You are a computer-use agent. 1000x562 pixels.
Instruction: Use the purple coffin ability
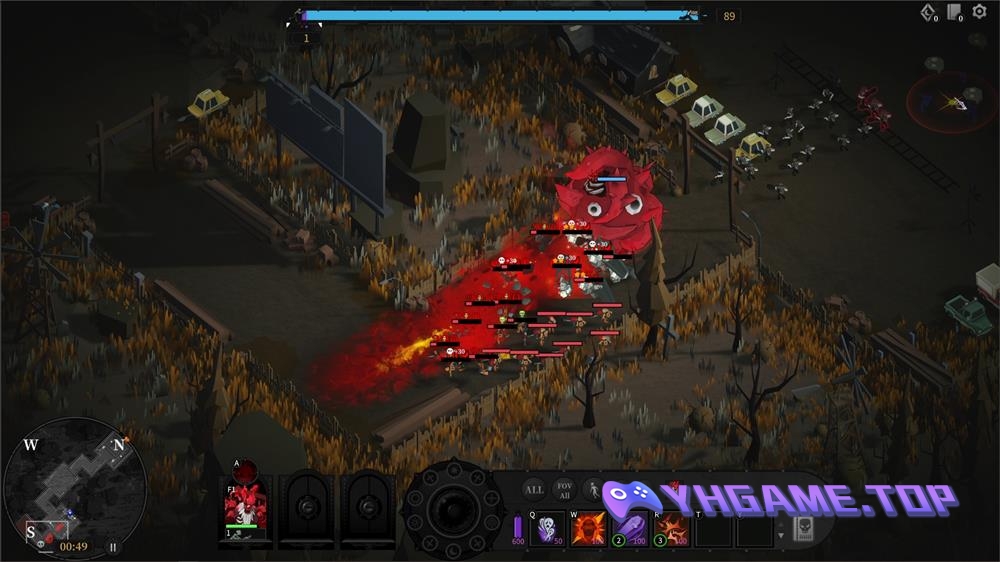coord(630,528)
